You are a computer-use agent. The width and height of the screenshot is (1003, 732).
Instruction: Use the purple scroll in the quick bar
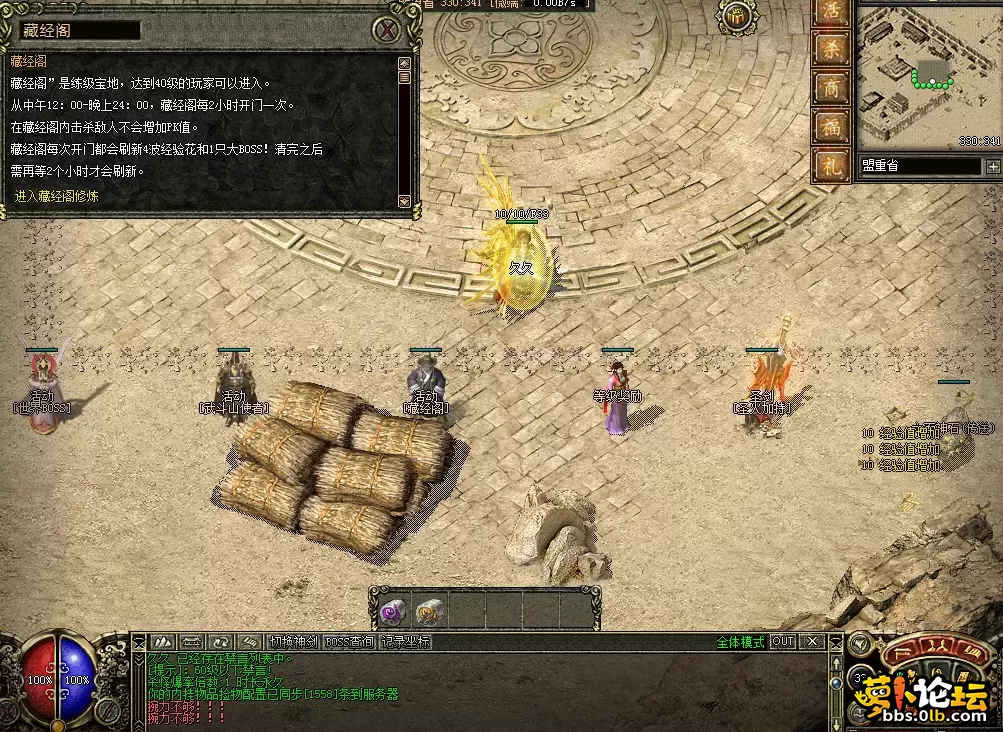point(392,609)
